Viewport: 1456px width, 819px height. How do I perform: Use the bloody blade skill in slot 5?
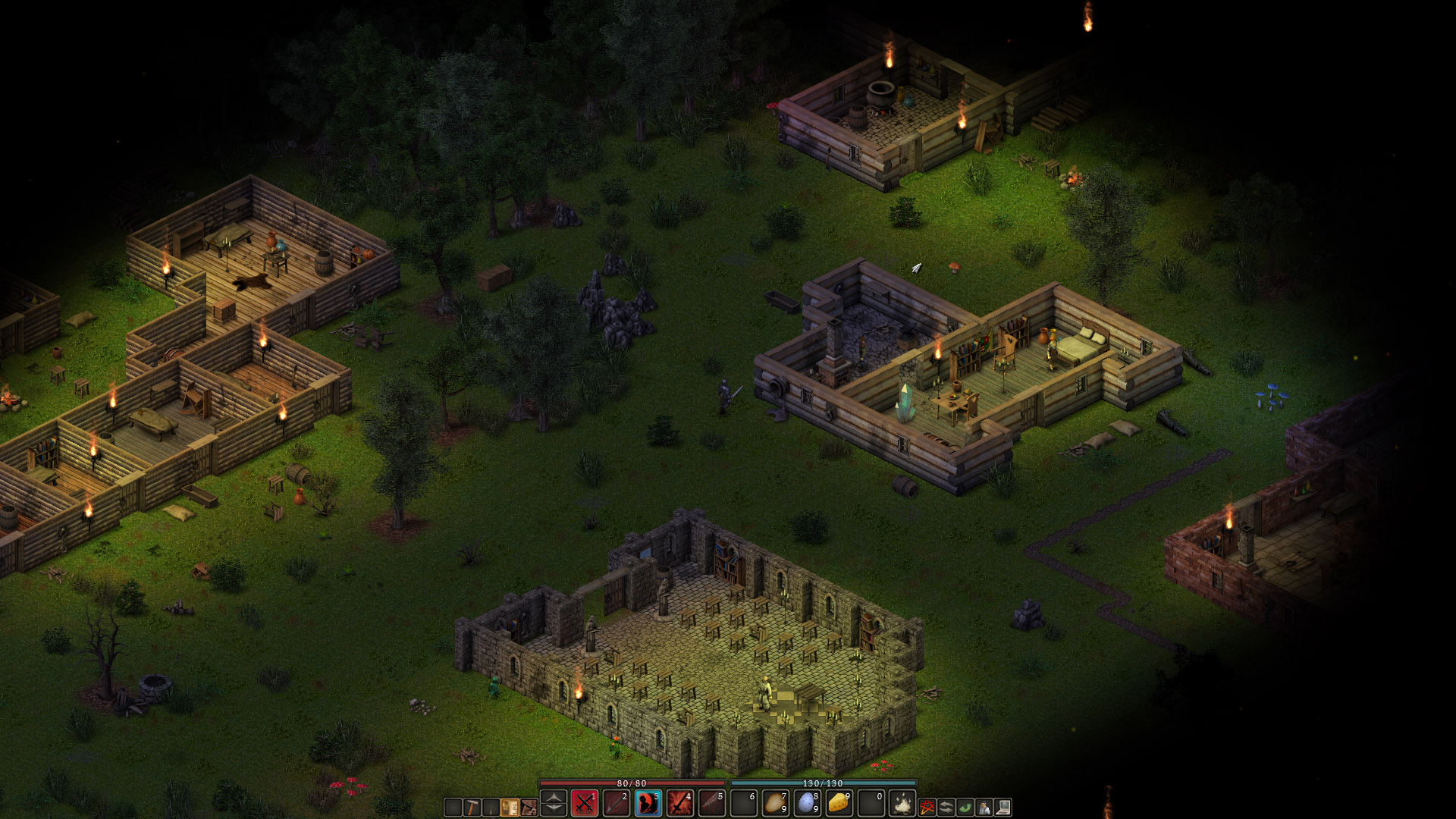[711, 803]
